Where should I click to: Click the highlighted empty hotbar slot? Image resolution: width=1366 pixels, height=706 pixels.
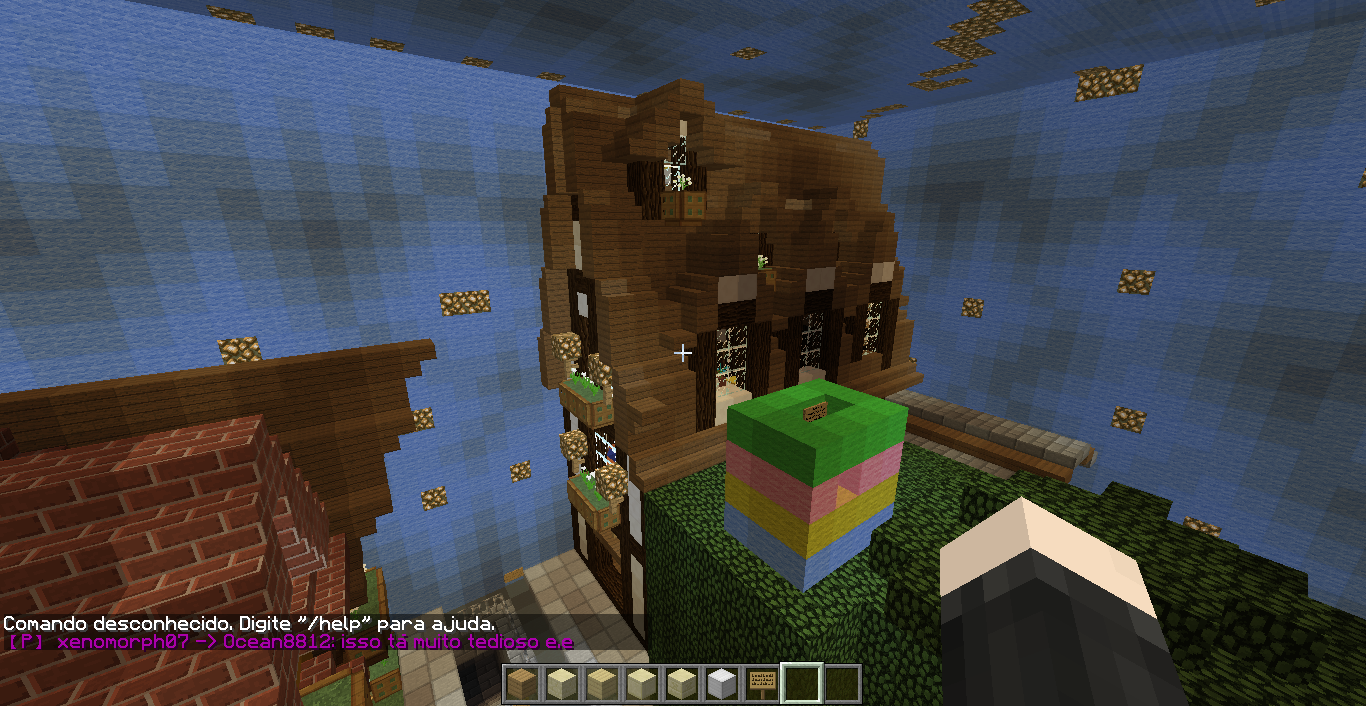[x=801, y=684]
